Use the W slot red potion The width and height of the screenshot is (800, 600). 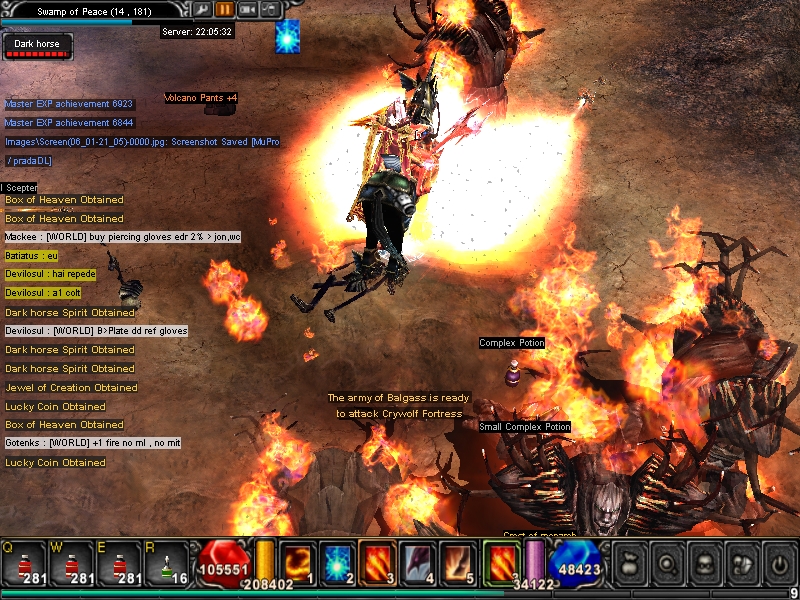click(x=73, y=565)
